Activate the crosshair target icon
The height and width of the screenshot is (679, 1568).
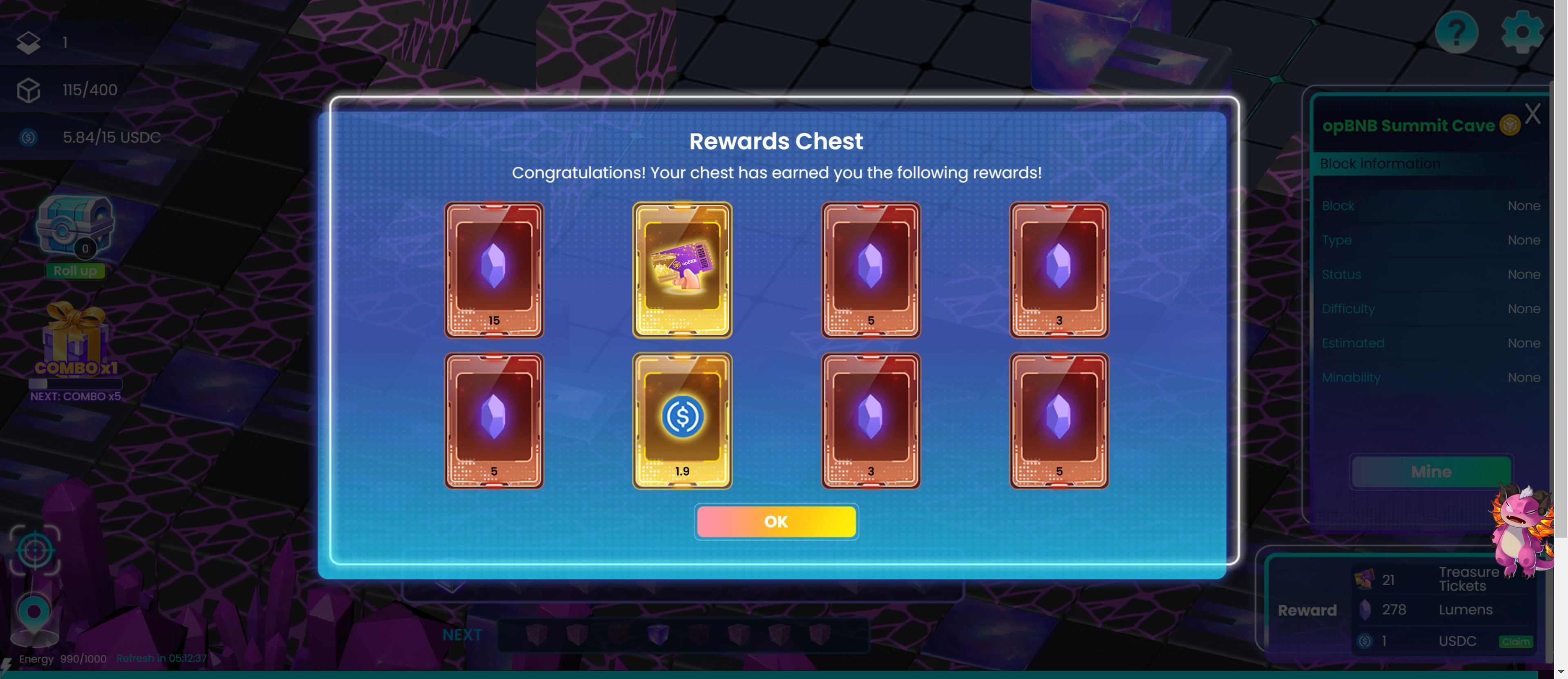click(35, 550)
